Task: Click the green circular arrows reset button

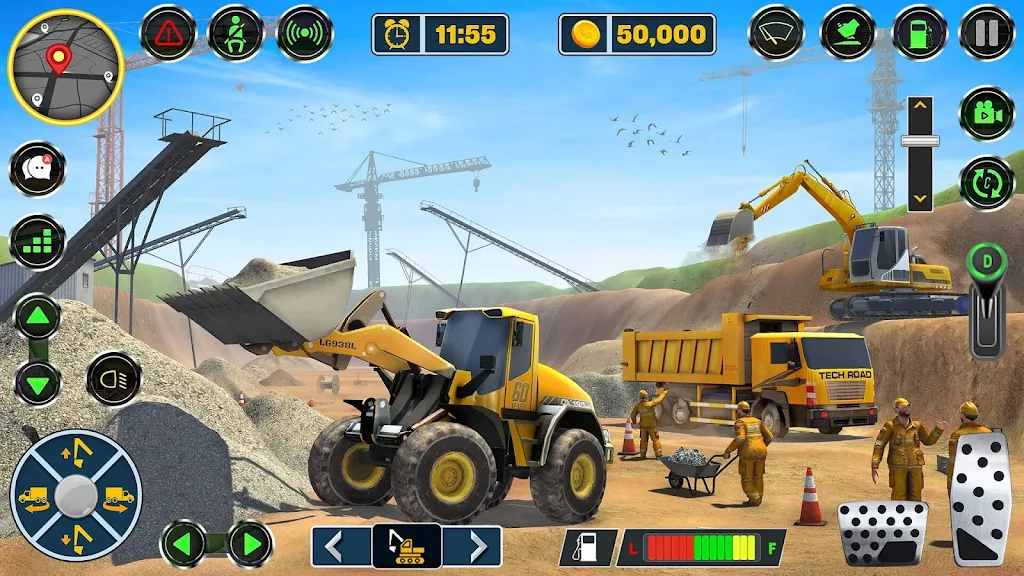Action: 987,183
